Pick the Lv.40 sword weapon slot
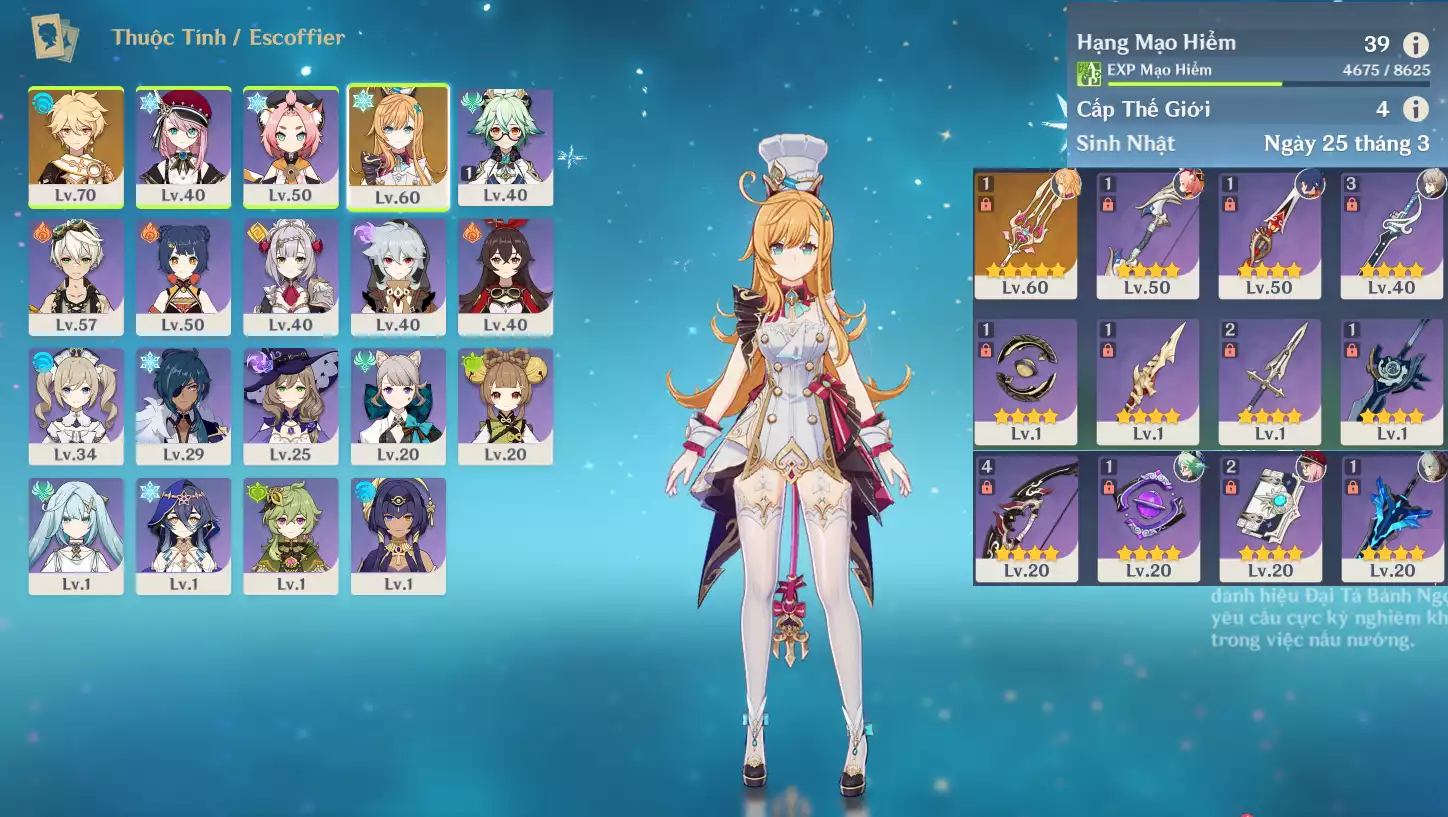 coord(1392,234)
